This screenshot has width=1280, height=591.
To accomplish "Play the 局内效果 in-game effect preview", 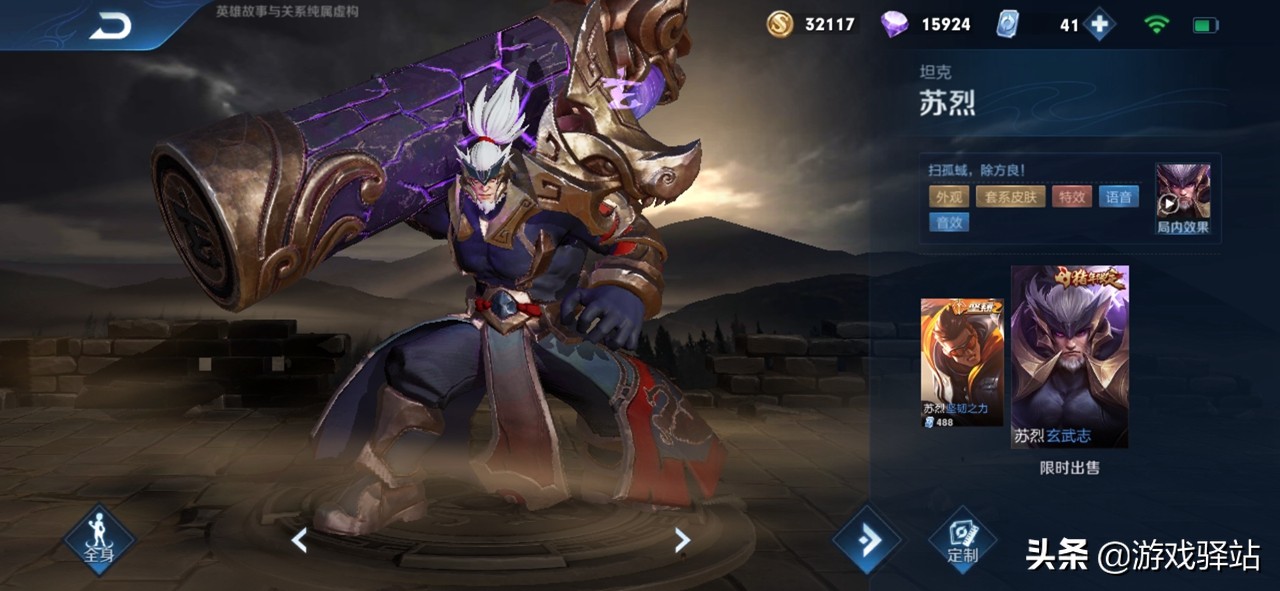I will coord(1183,197).
